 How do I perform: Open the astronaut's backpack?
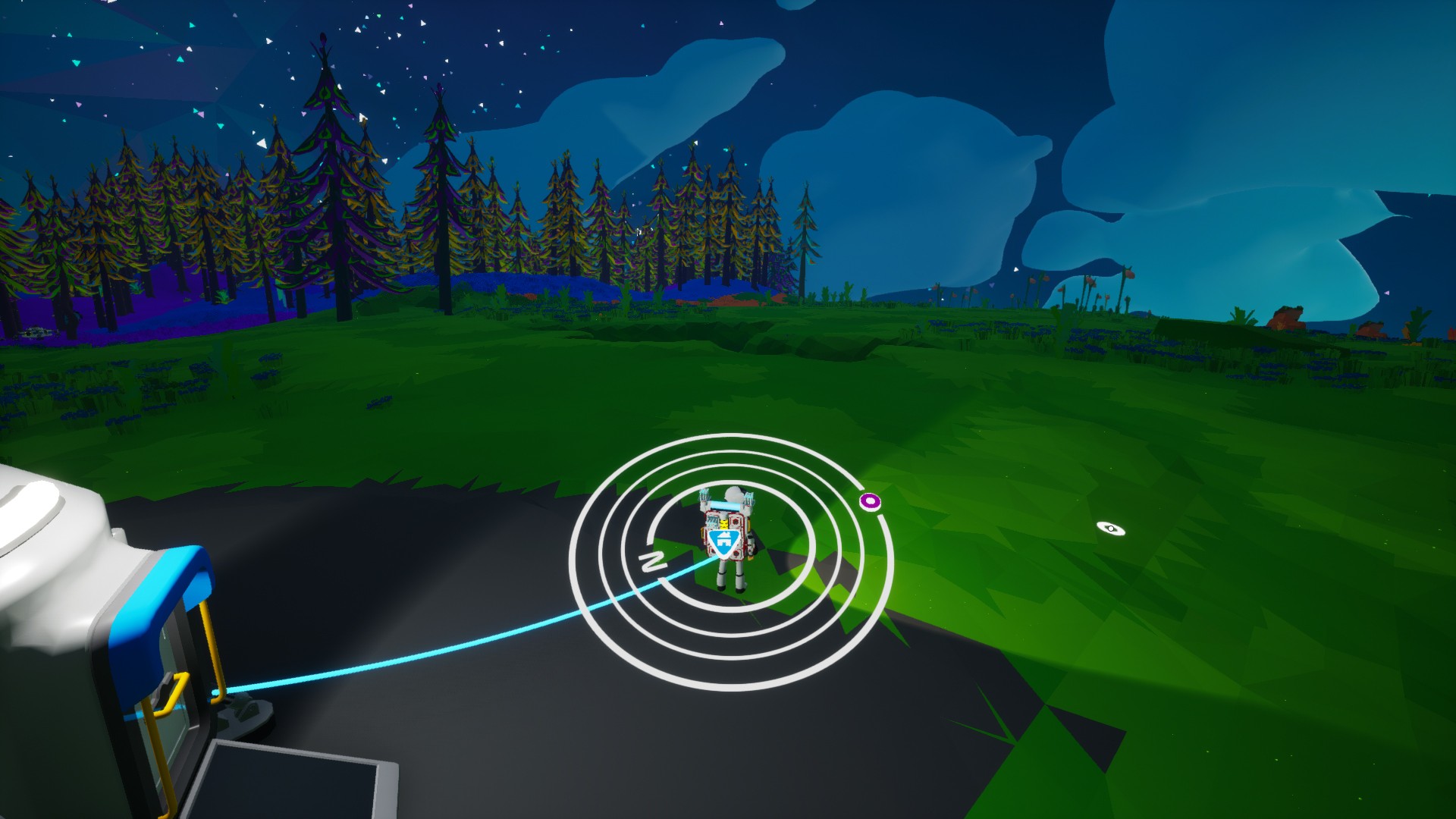coord(724,531)
